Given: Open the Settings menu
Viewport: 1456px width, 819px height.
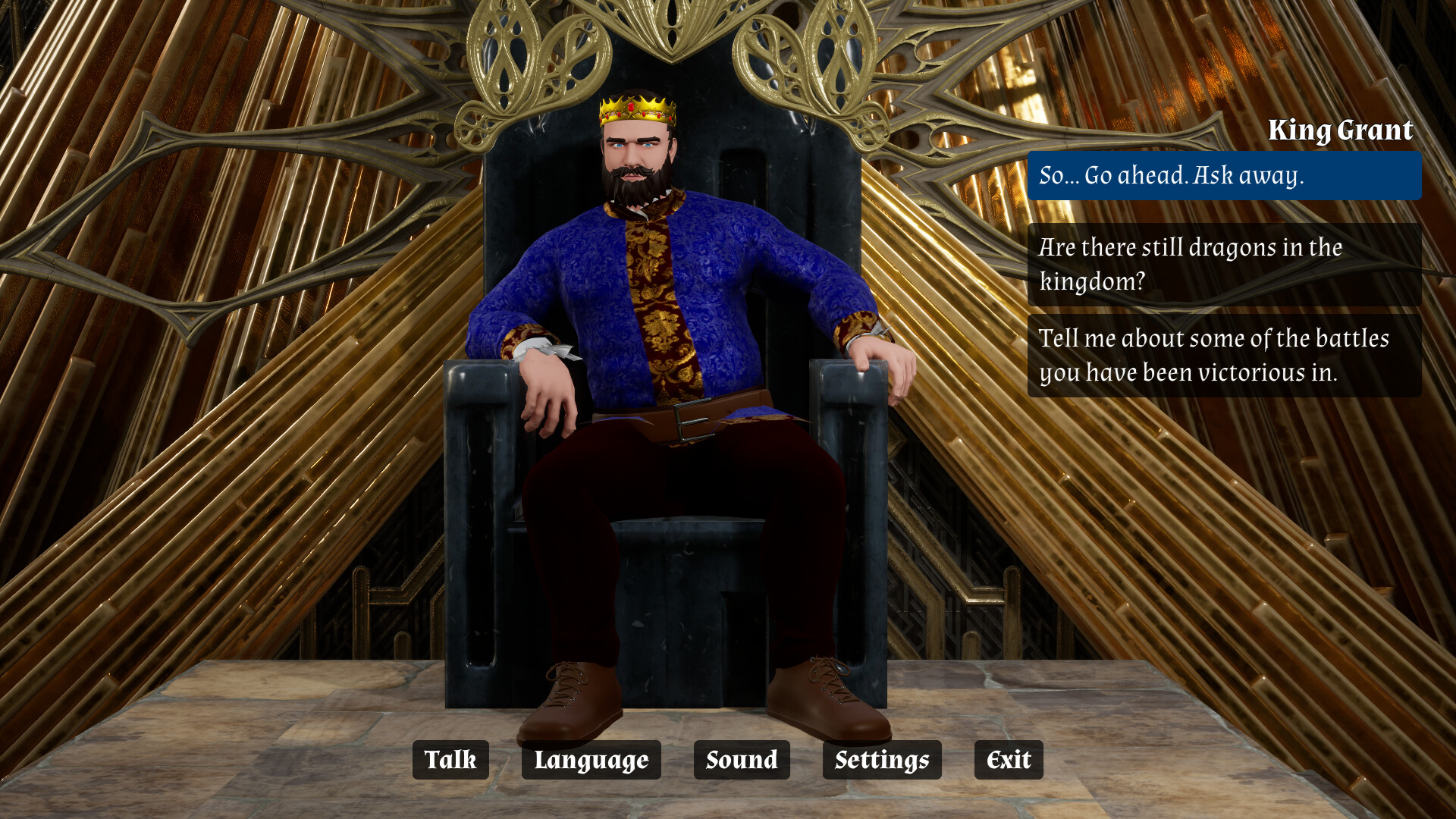Looking at the screenshot, I should (881, 760).
